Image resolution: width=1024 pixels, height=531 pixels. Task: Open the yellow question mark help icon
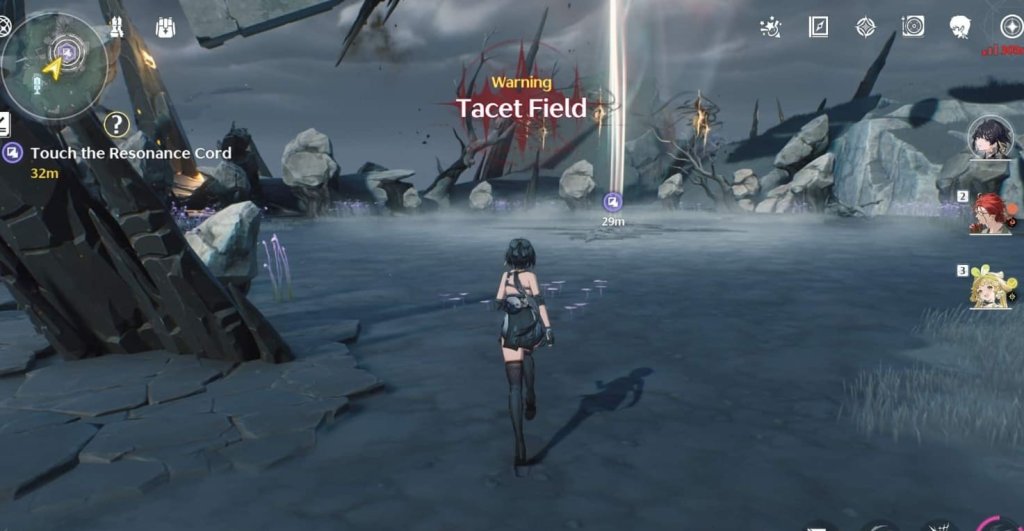pyautogui.click(x=117, y=124)
